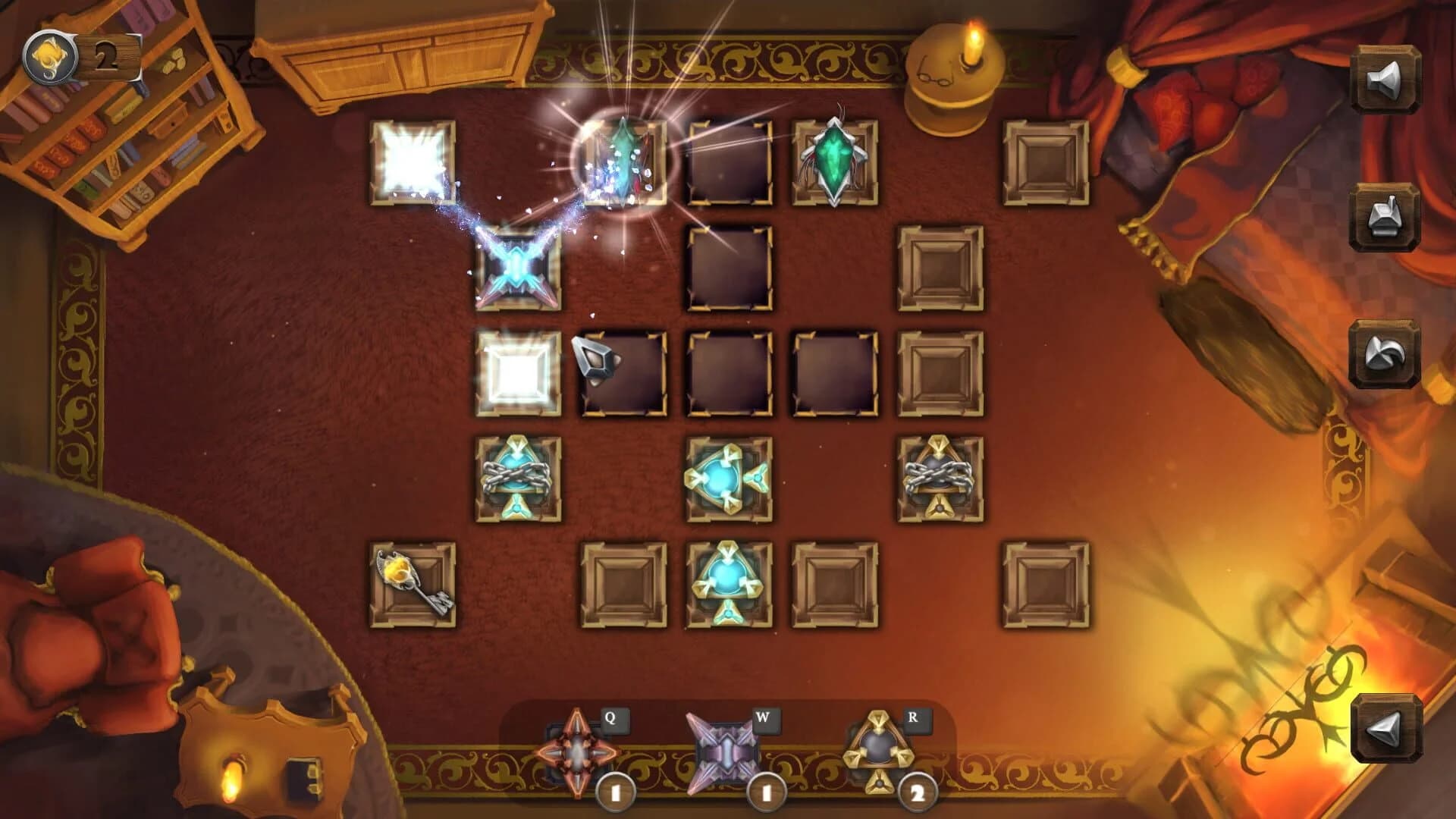Viewport: 1456px width, 819px height.
Task: Click the small gray gem shard tile
Action: click(x=595, y=362)
